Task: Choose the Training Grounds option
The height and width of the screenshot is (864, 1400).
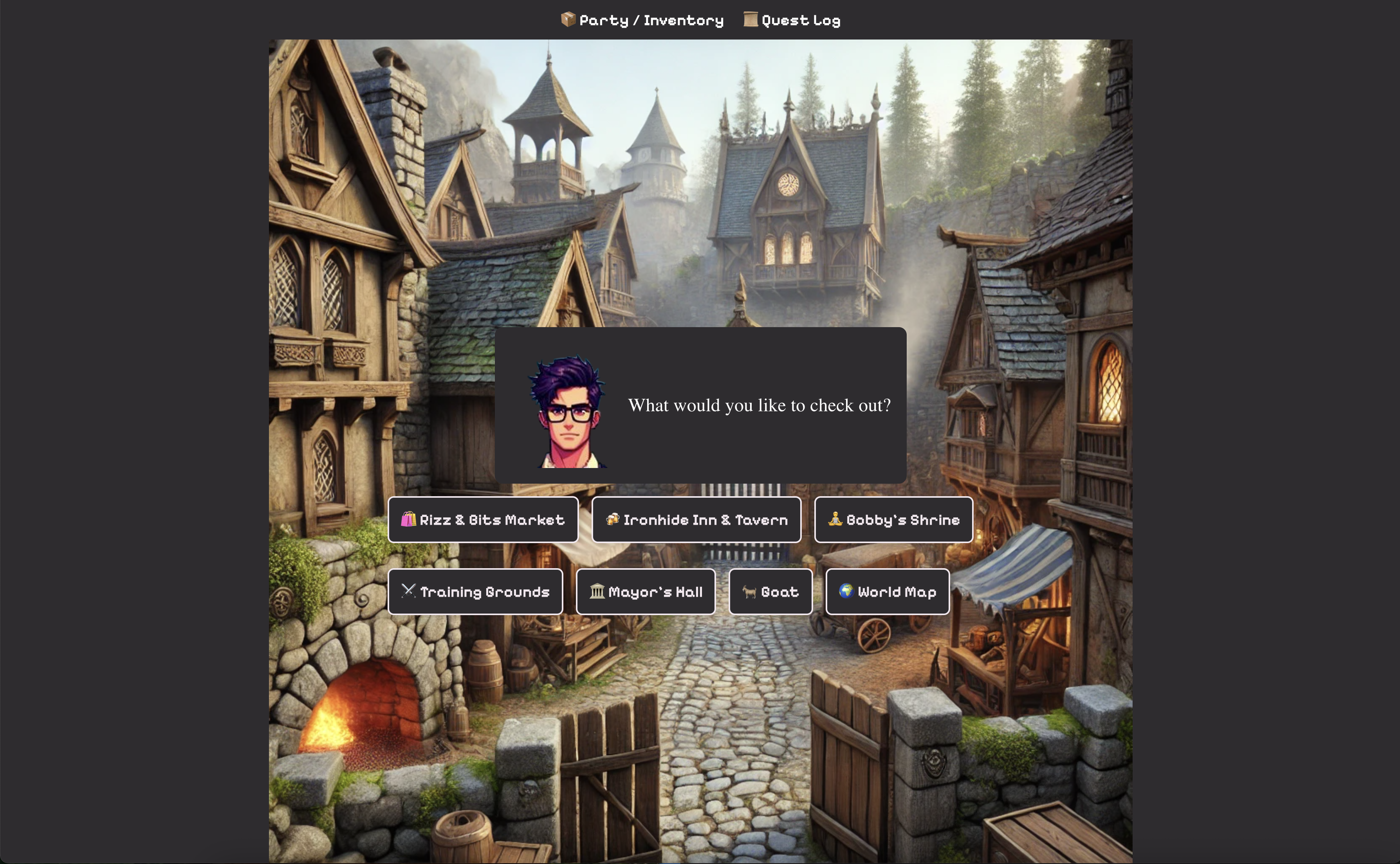Action: [475, 591]
